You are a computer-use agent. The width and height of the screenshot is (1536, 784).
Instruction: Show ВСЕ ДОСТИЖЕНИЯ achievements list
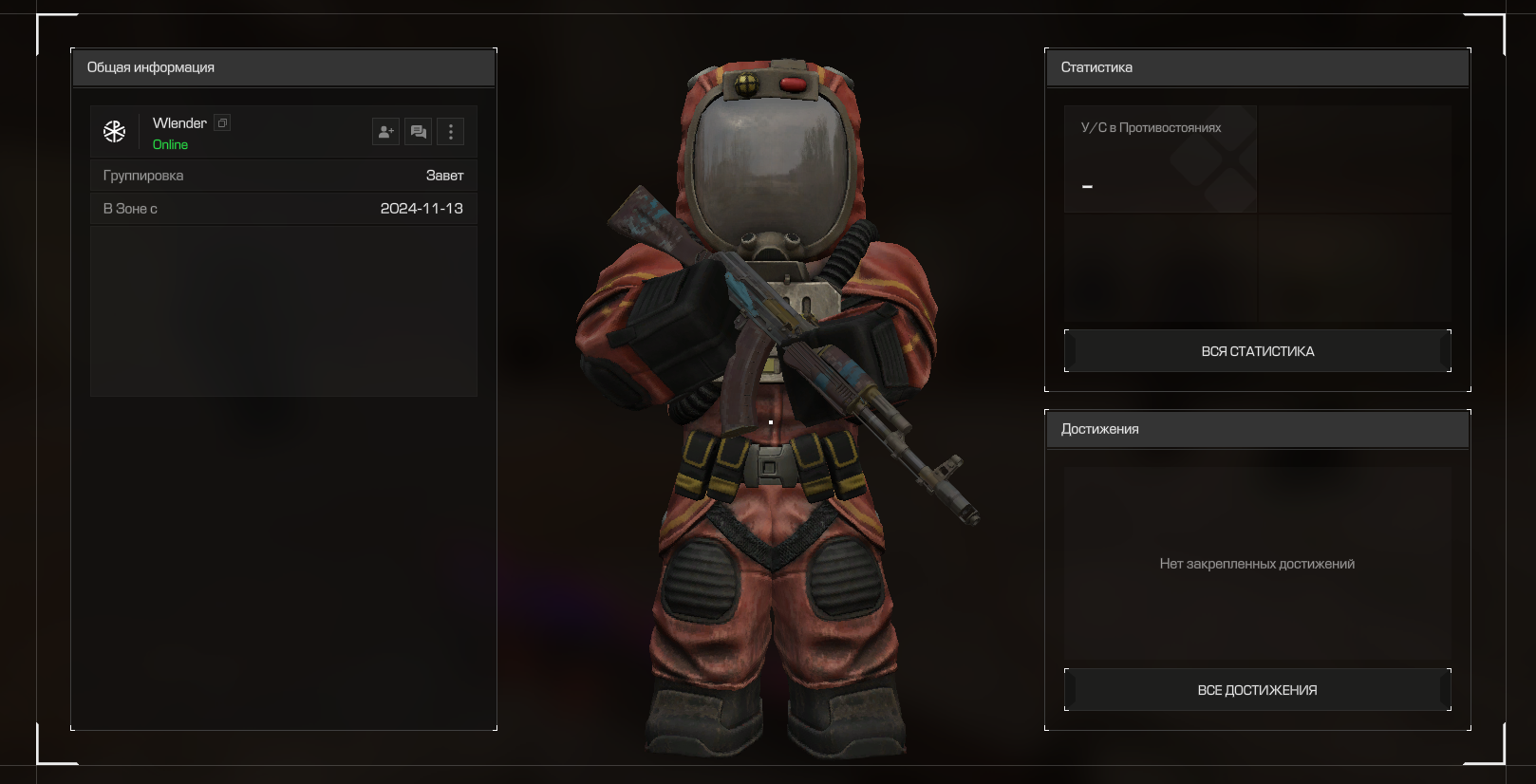(x=1257, y=690)
